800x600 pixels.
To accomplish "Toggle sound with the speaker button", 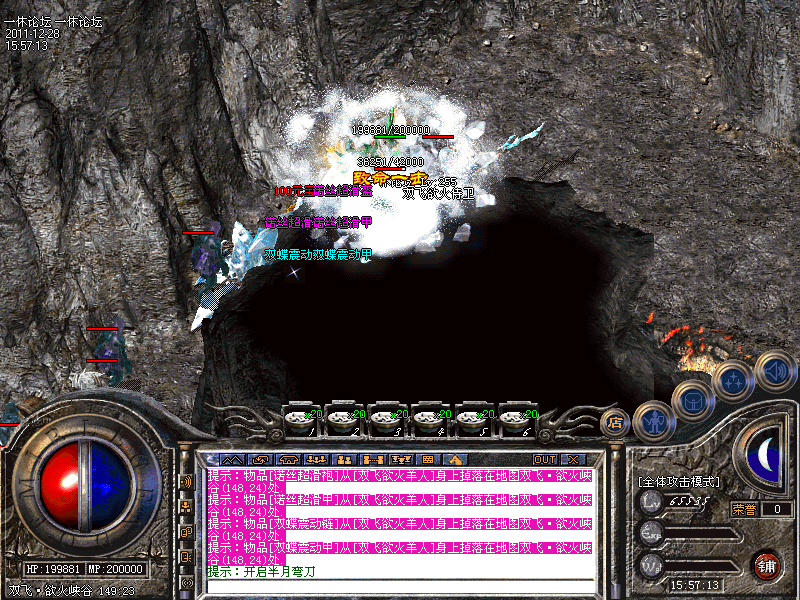I will (774, 370).
